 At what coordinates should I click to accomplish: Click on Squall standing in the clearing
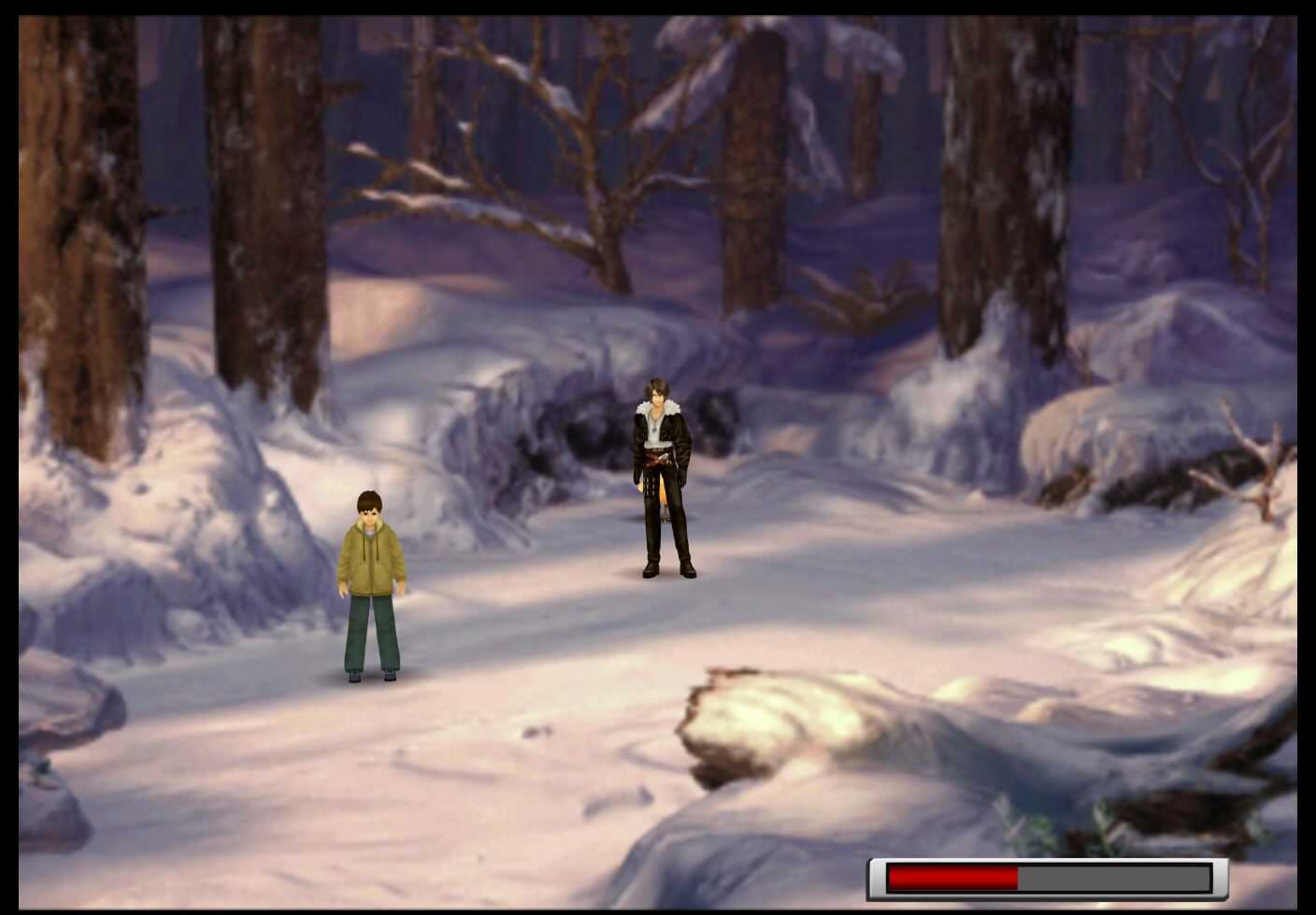tap(665, 477)
